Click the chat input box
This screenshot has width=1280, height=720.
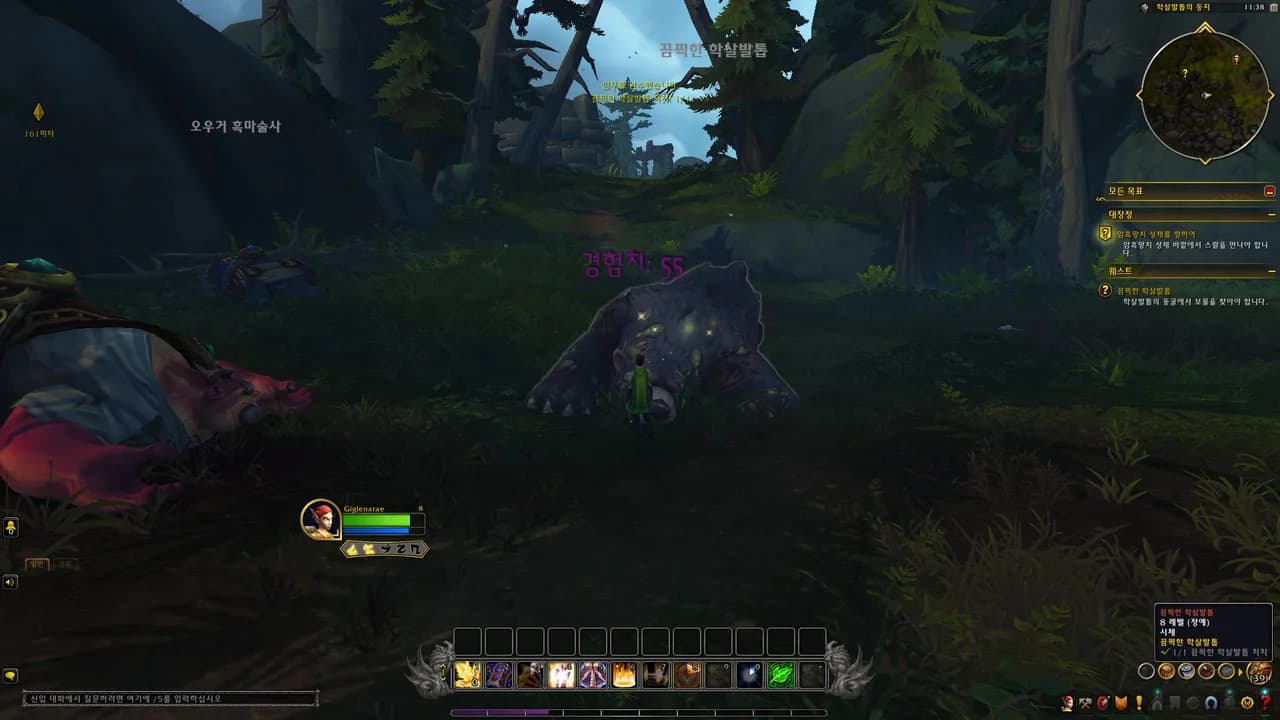(x=170, y=698)
